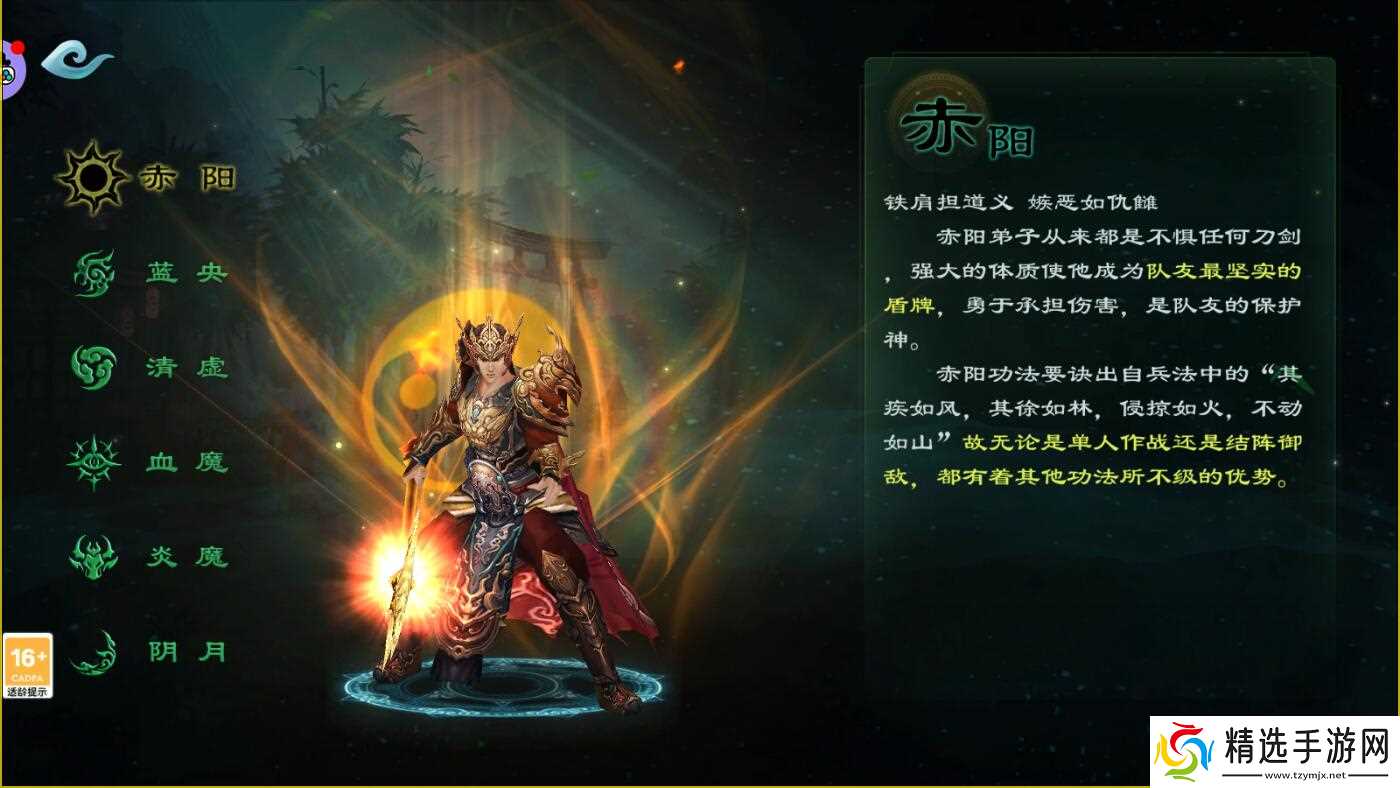Choose 炎魔 as the selected class
The height and width of the screenshot is (788, 1400).
tap(160, 557)
